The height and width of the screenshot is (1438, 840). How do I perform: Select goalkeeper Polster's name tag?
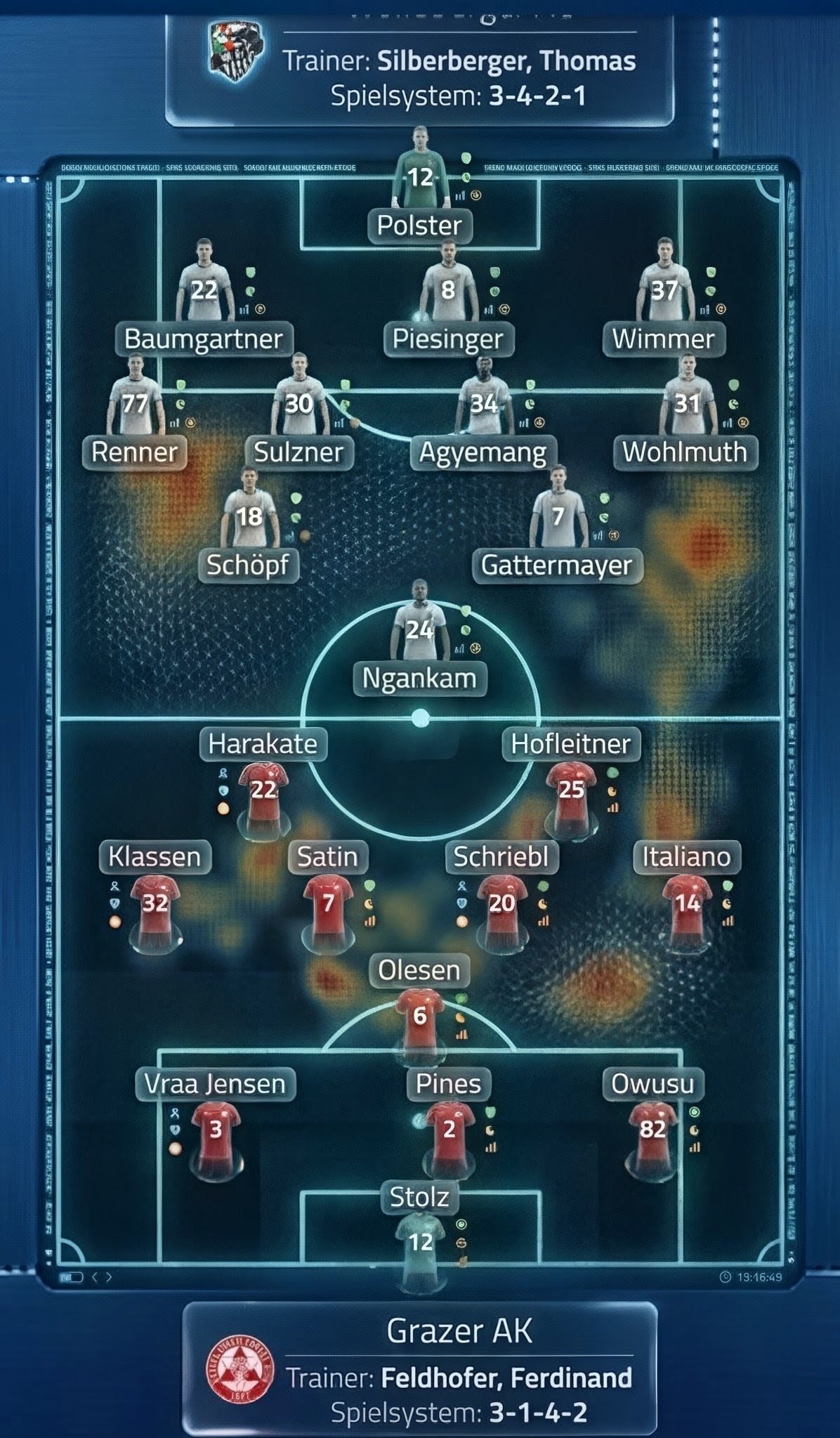[419, 225]
